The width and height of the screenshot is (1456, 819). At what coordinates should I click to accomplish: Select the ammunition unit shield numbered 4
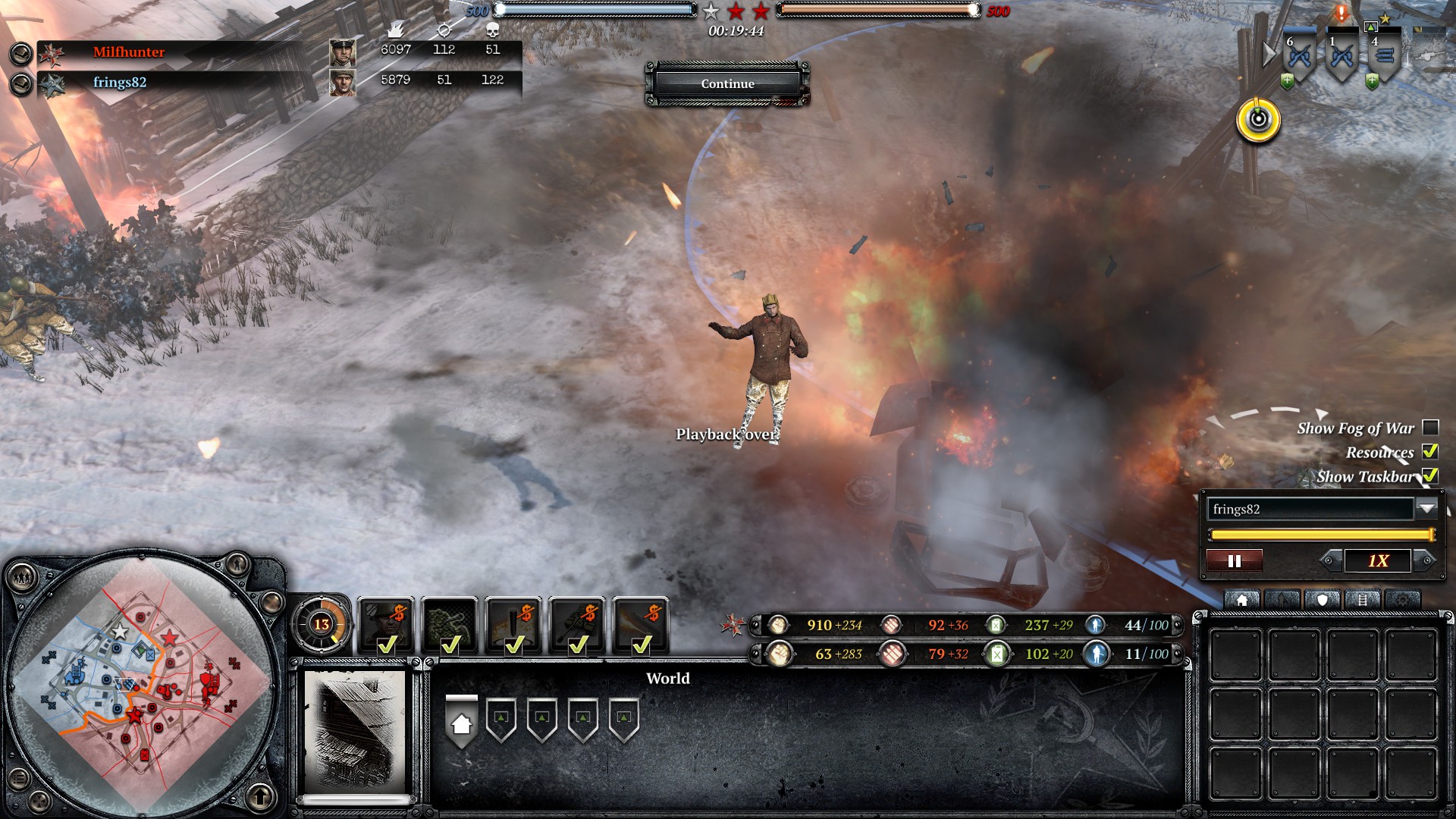click(x=1385, y=56)
